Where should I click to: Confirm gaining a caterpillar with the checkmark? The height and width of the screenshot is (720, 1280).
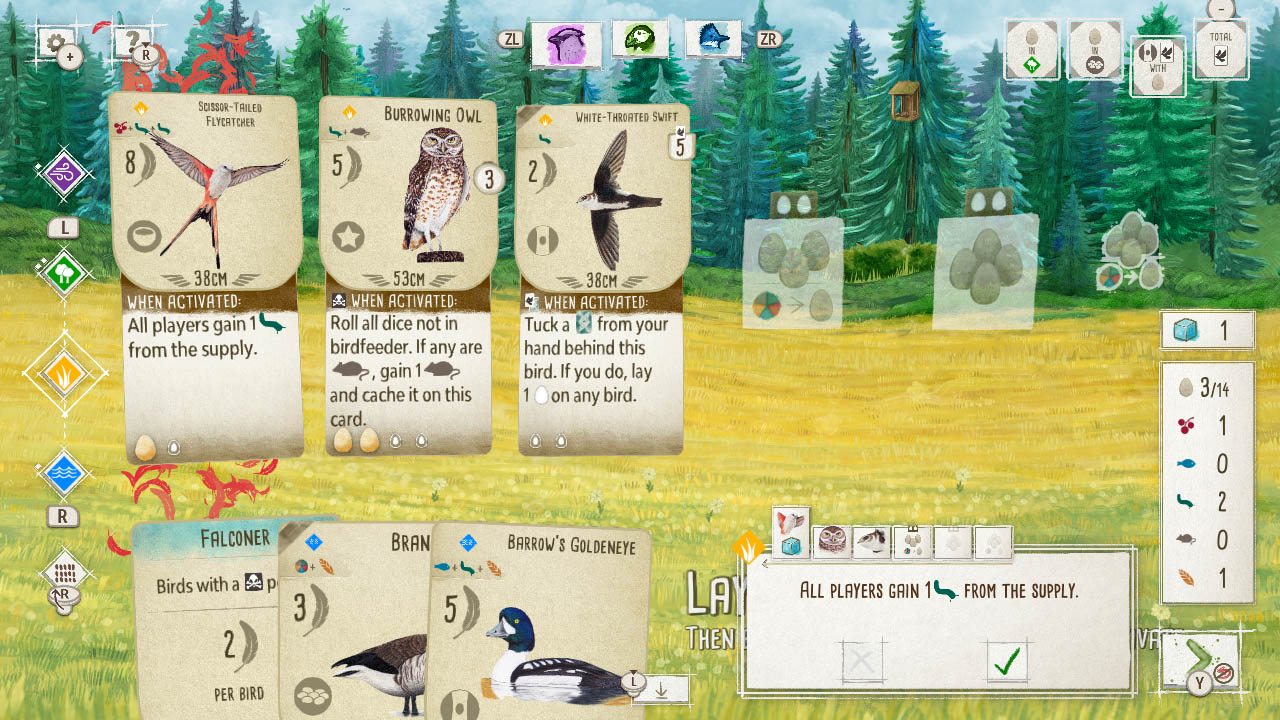tap(1006, 660)
